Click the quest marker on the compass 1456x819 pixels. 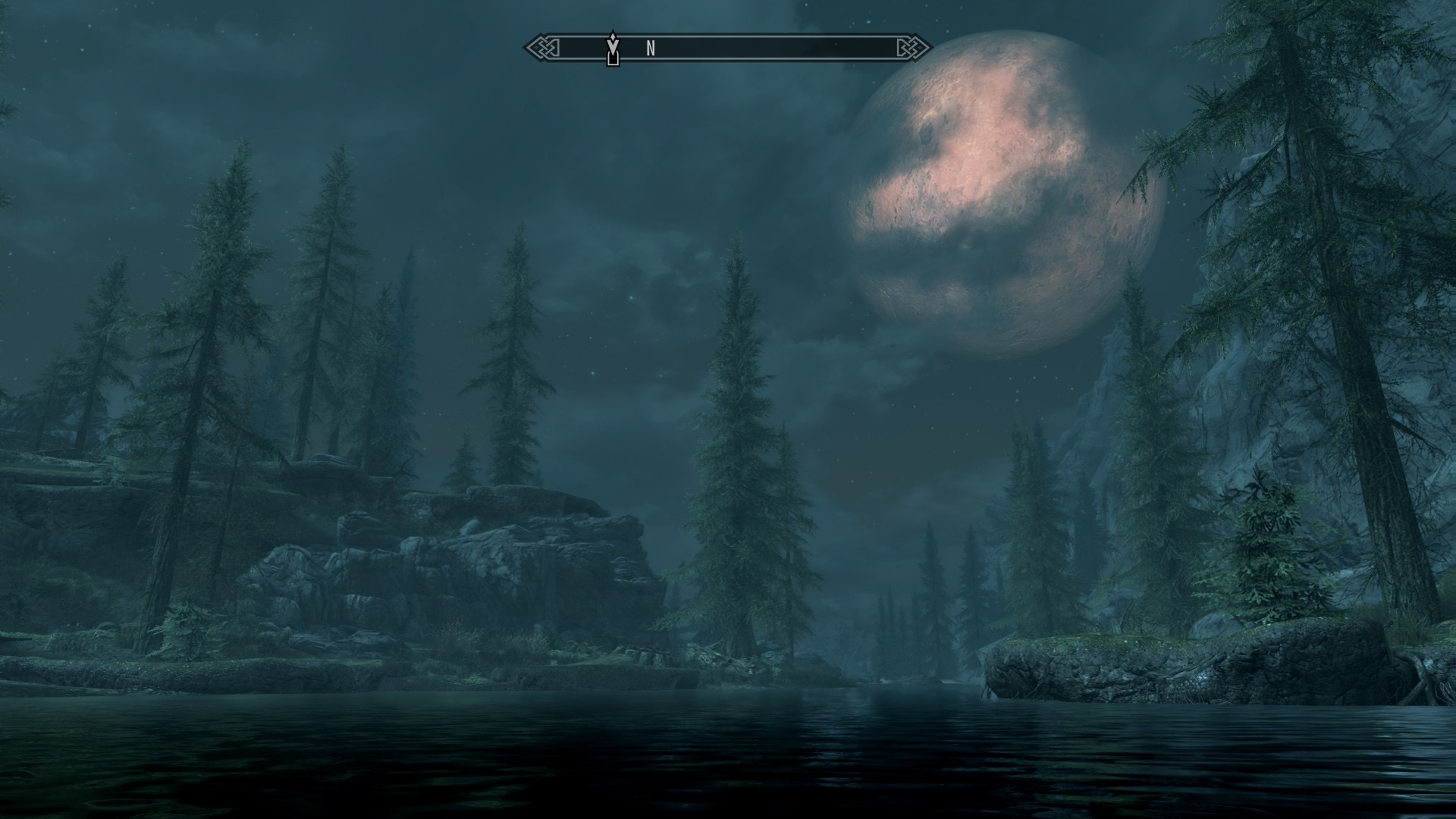tap(613, 49)
